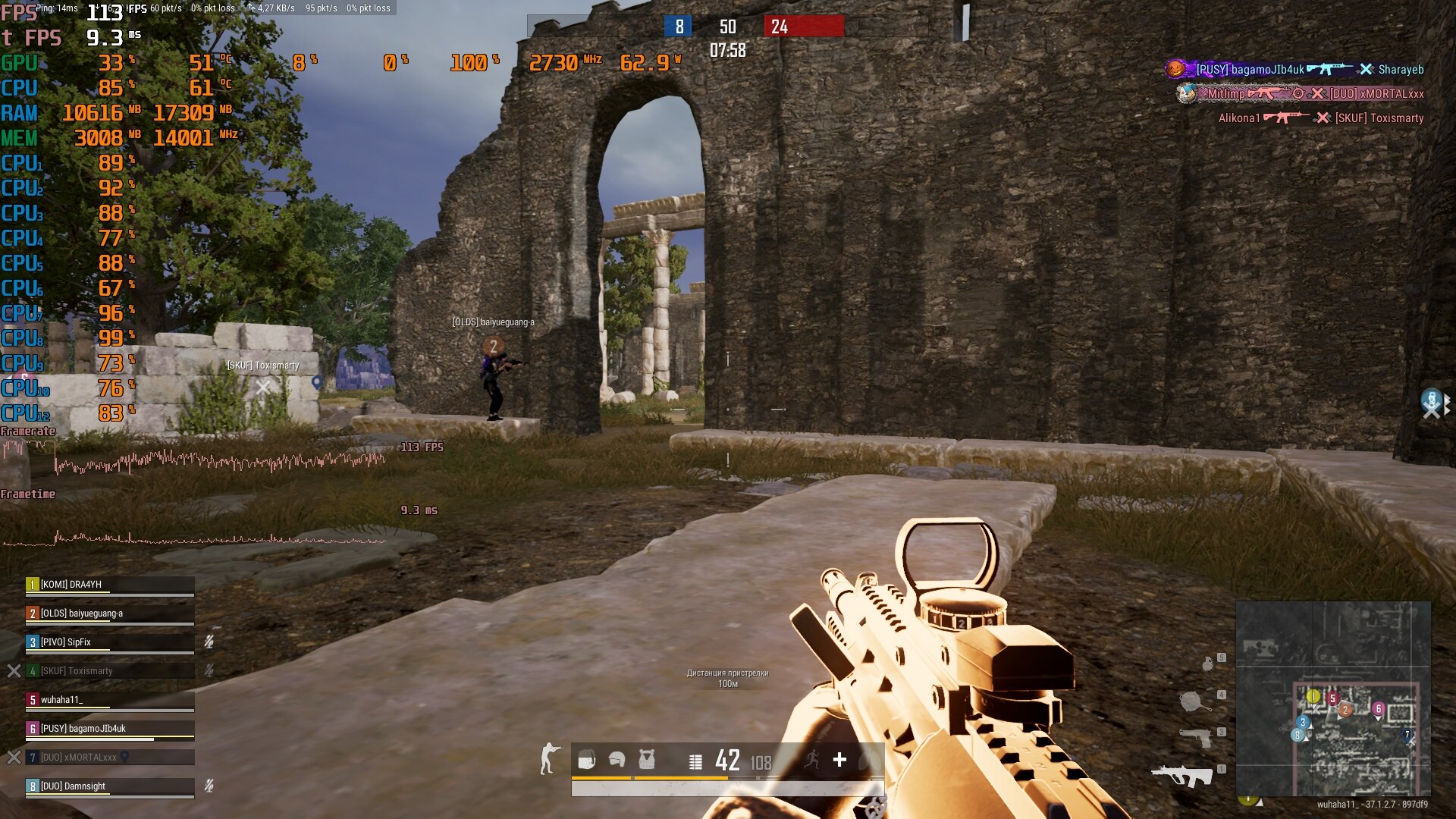Select teammate [DUO] Damnsight in team list
Screen dimensions: 1456x819
(110, 786)
